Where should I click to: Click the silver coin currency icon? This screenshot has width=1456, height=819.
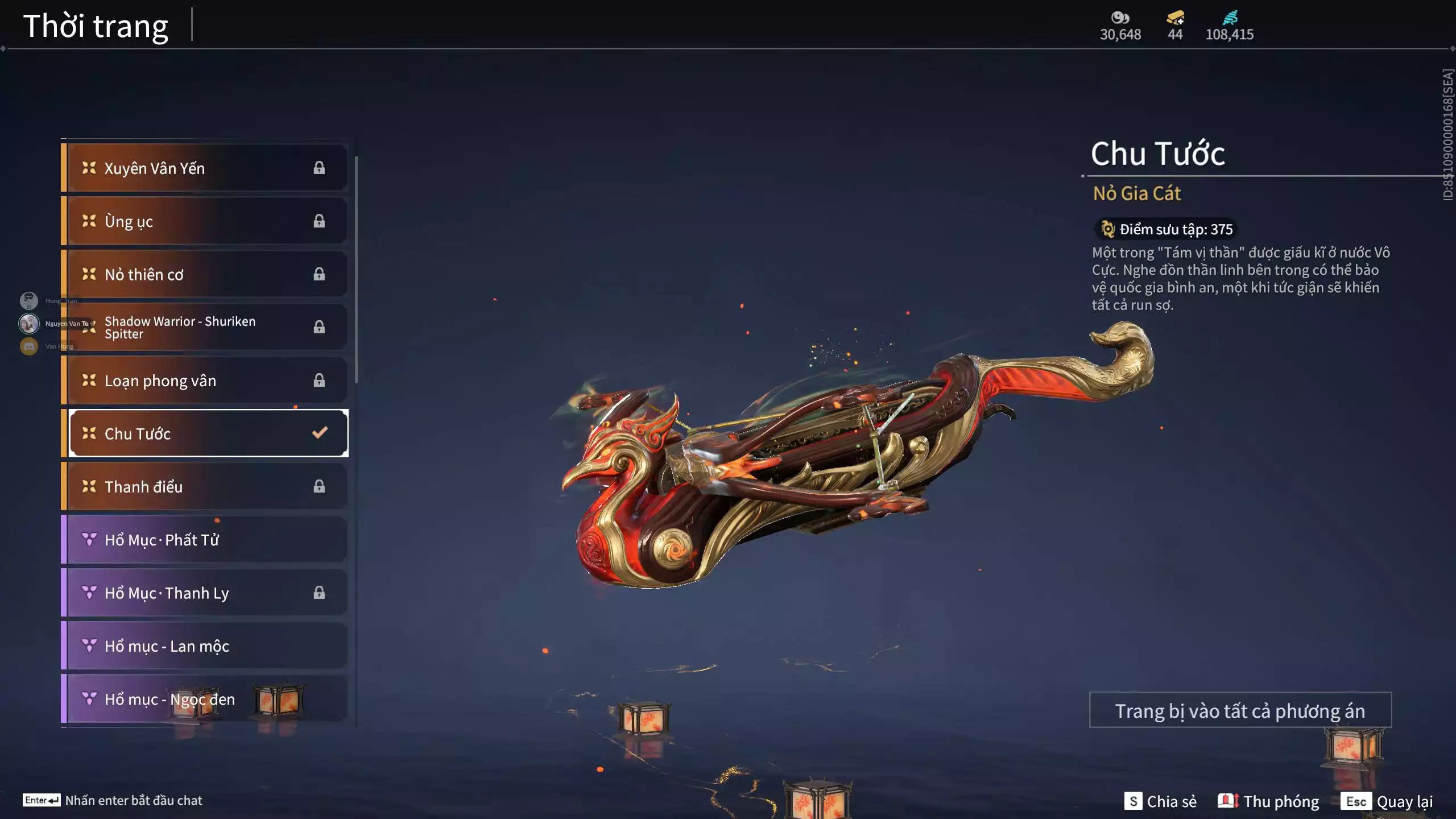1120,18
